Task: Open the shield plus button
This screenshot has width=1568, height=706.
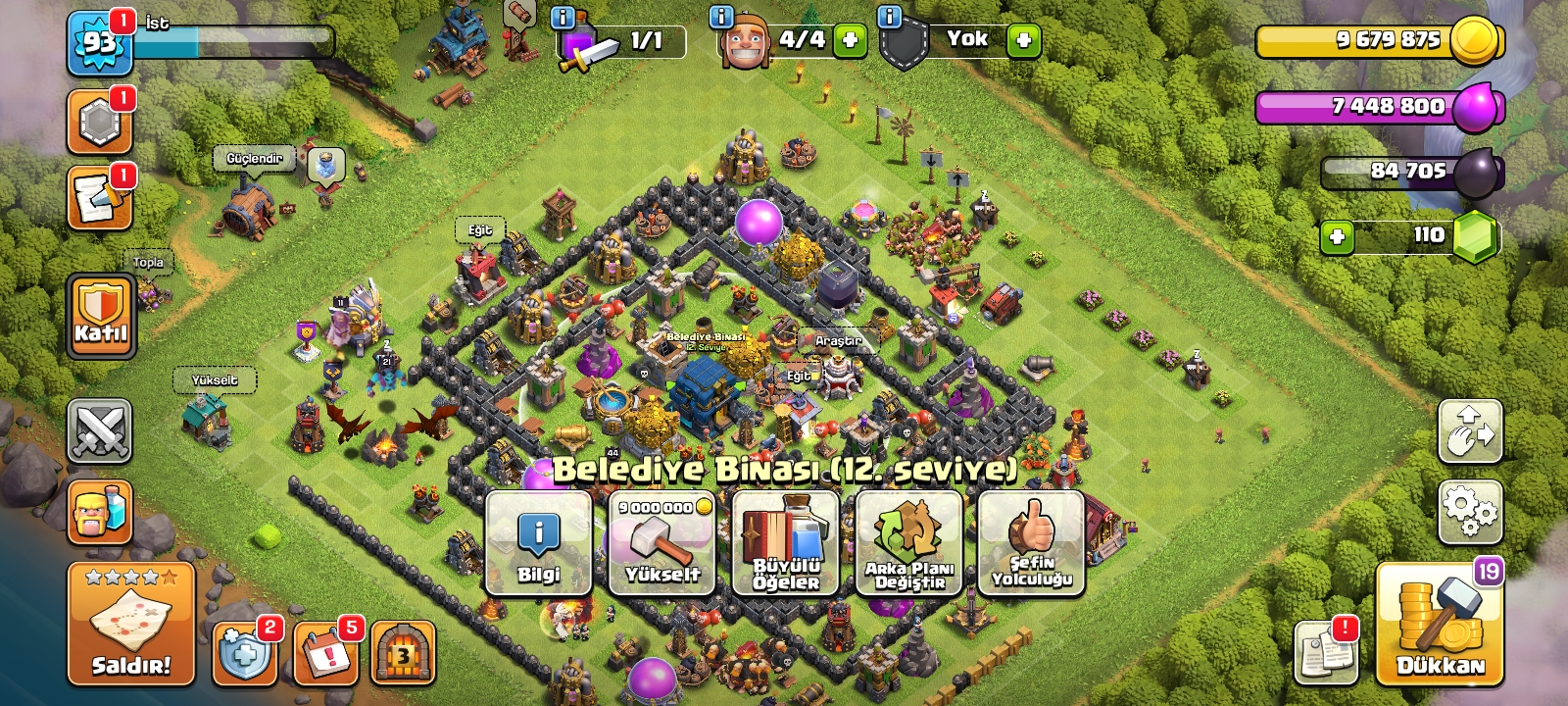Action: pos(244,652)
